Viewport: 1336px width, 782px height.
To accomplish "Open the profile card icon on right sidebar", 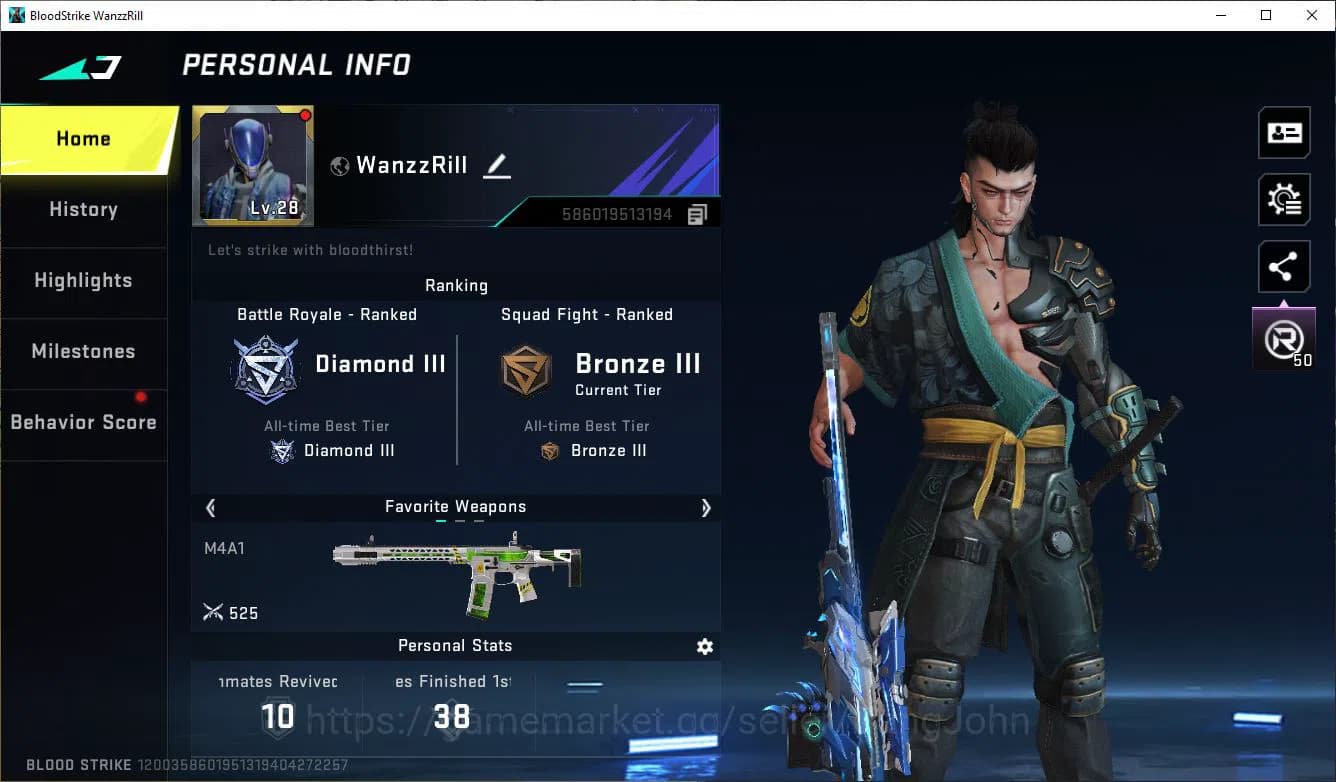I will coord(1284,132).
